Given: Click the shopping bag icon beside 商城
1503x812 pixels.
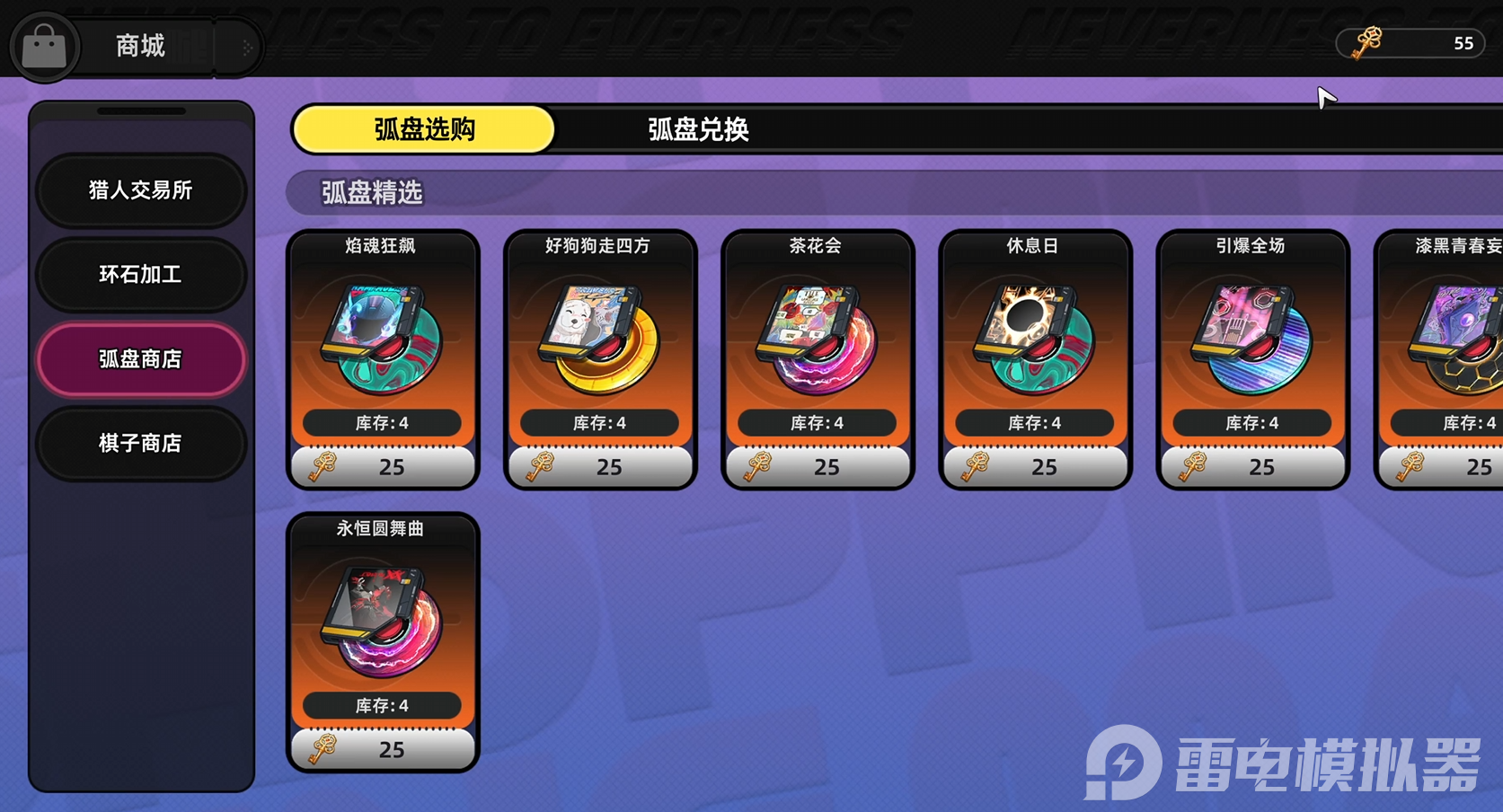Looking at the screenshot, I should coord(44,46).
